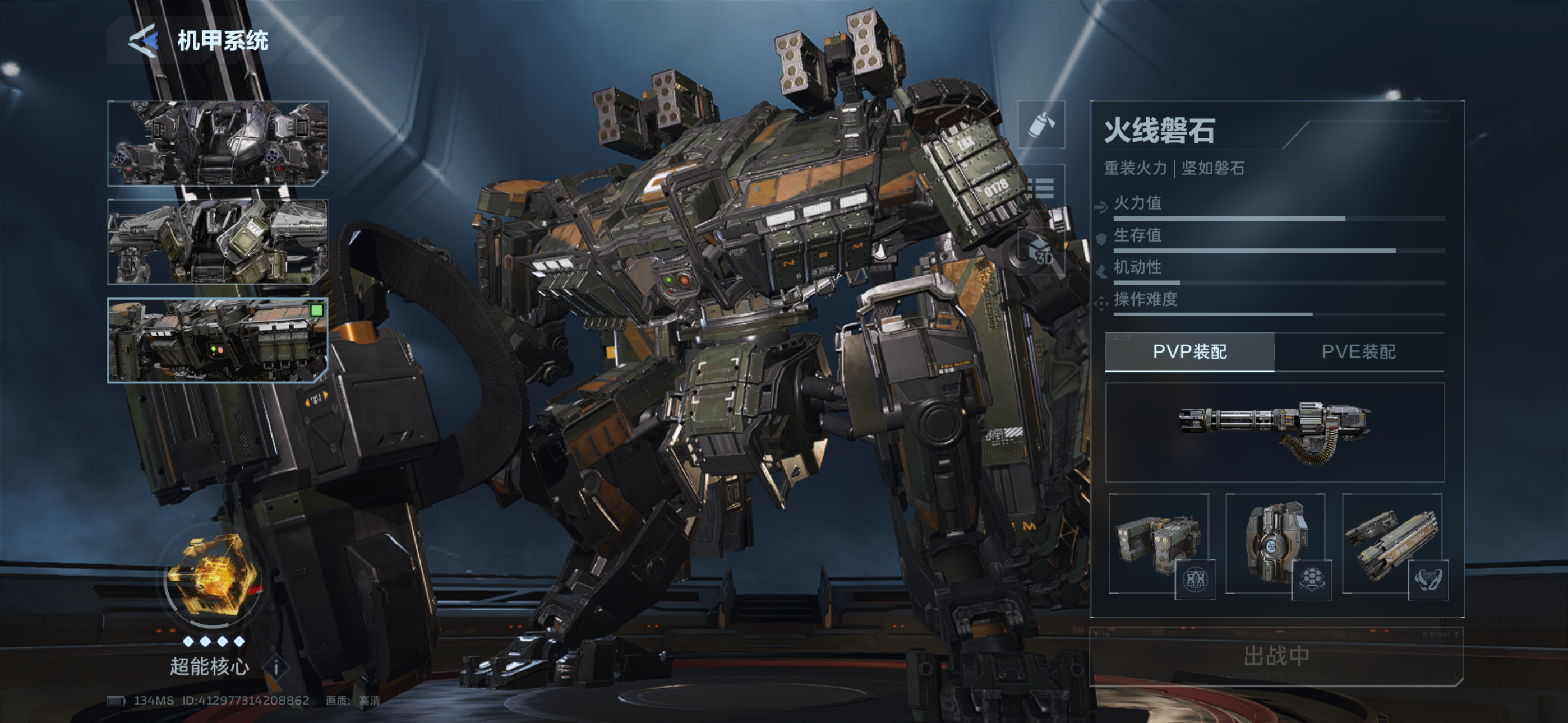Open the list details icon
Image resolution: width=1568 pixels, height=723 pixels.
(1041, 188)
